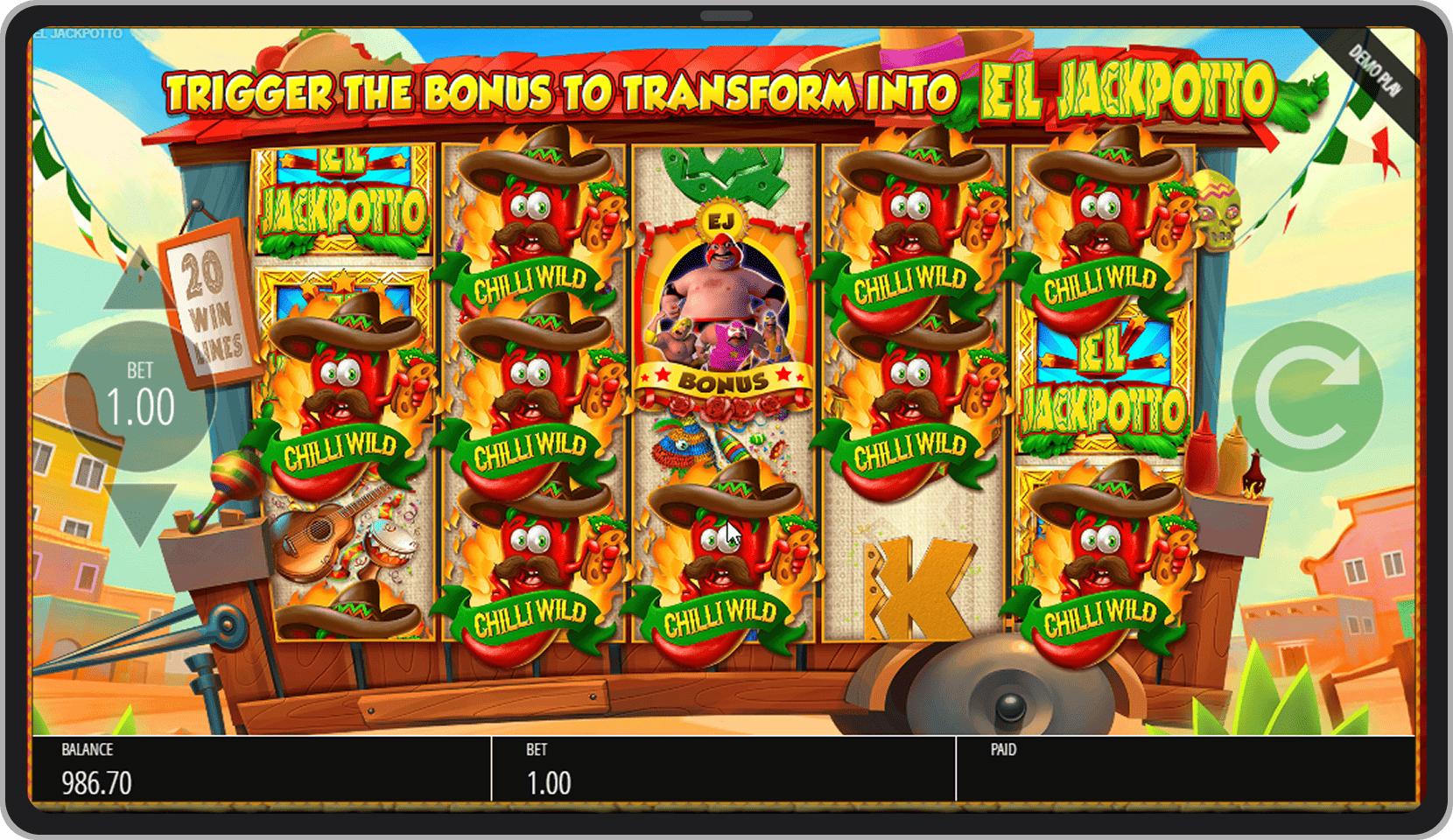Select the BET field showing 1.00
The image size is (1453, 840).
[x=550, y=779]
